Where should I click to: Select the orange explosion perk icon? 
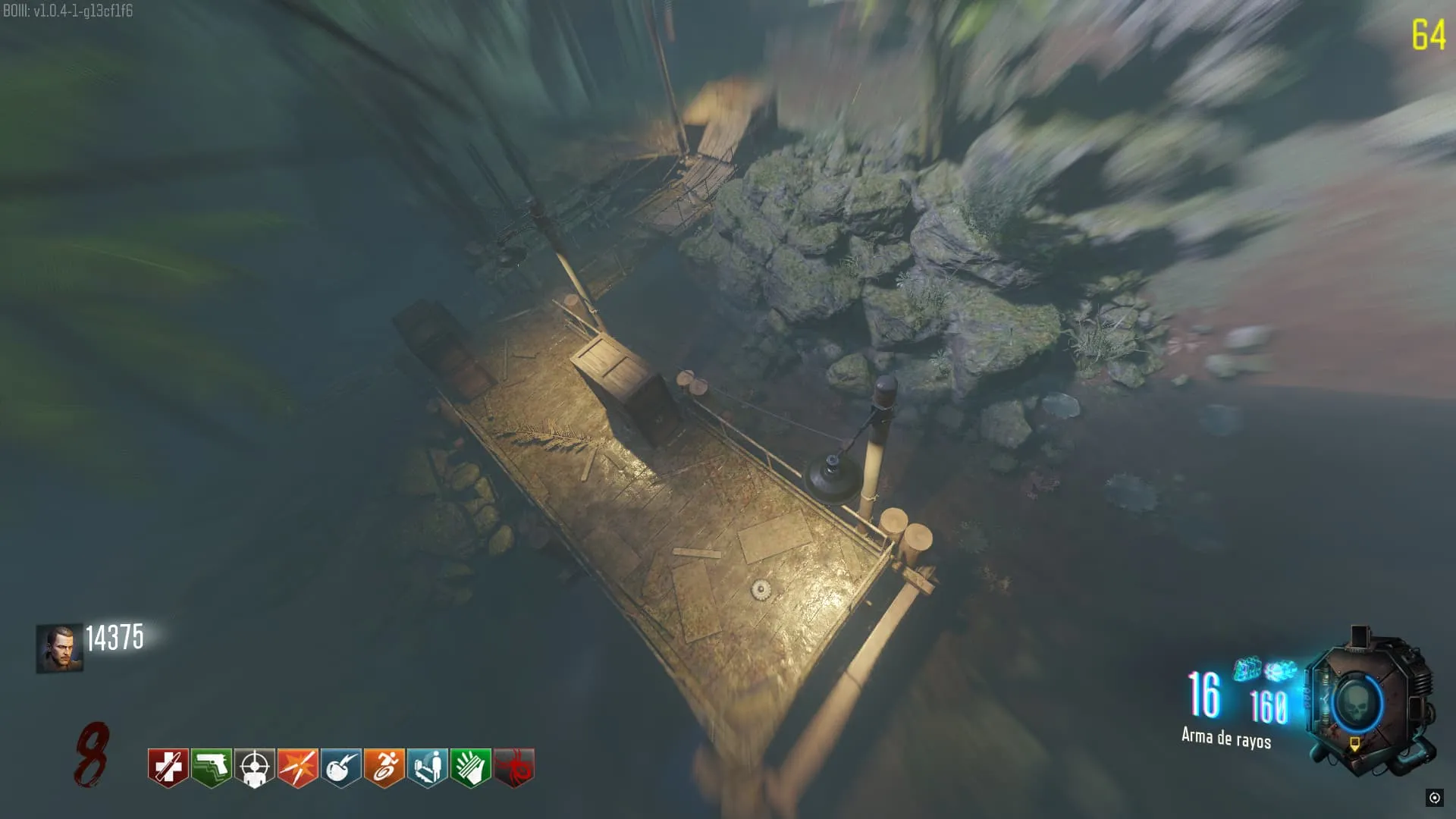pos(297,767)
